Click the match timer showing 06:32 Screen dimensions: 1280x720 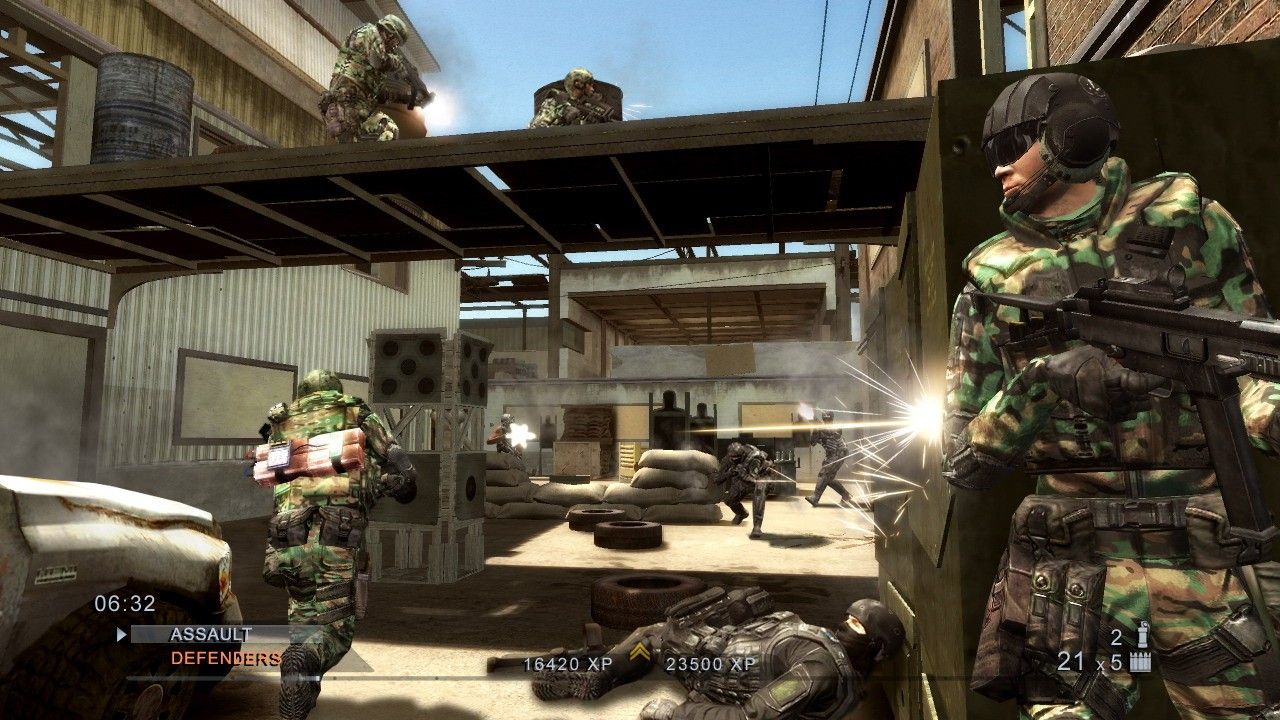(123, 602)
